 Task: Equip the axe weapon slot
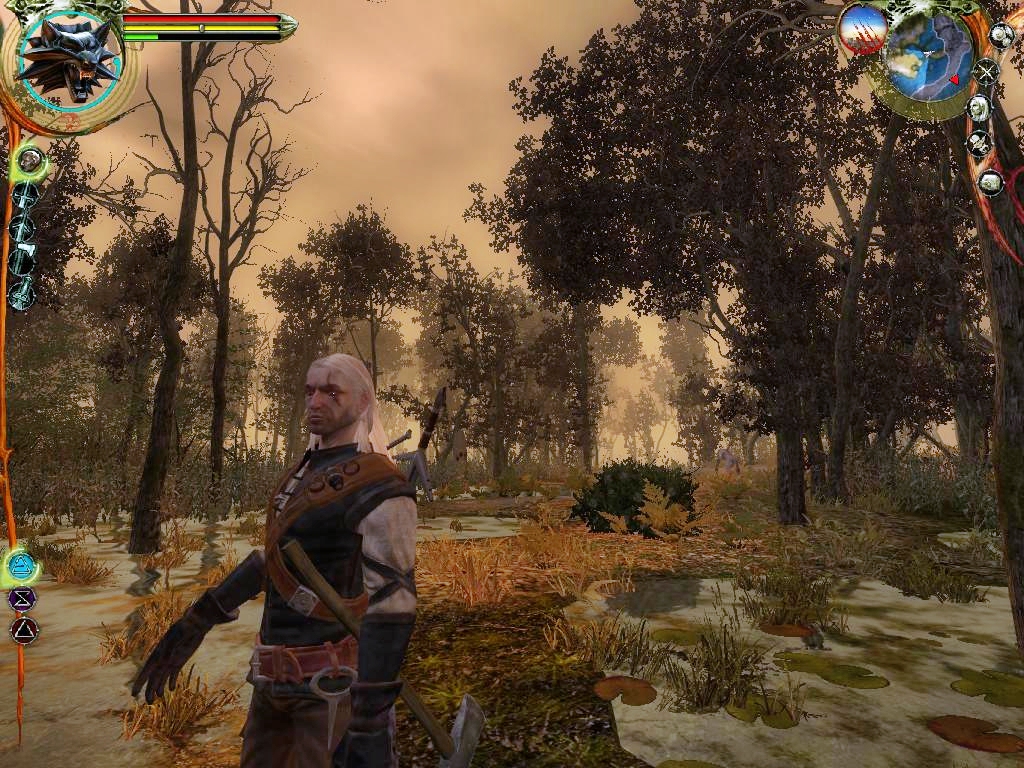point(23,260)
